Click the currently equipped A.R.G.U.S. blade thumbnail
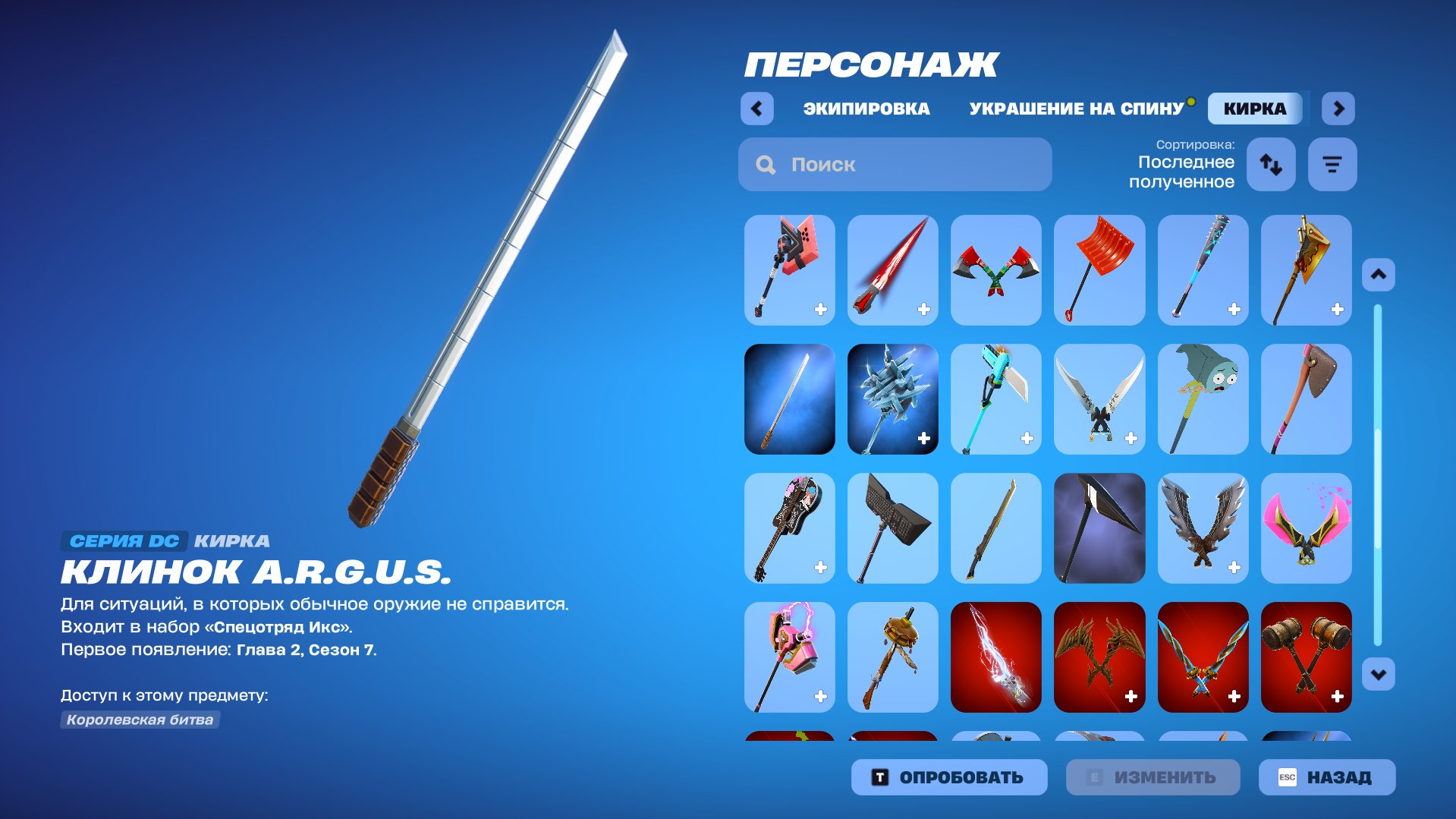Image resolution: width=1456 pixels, height=819 pixels. coord(789,399)
